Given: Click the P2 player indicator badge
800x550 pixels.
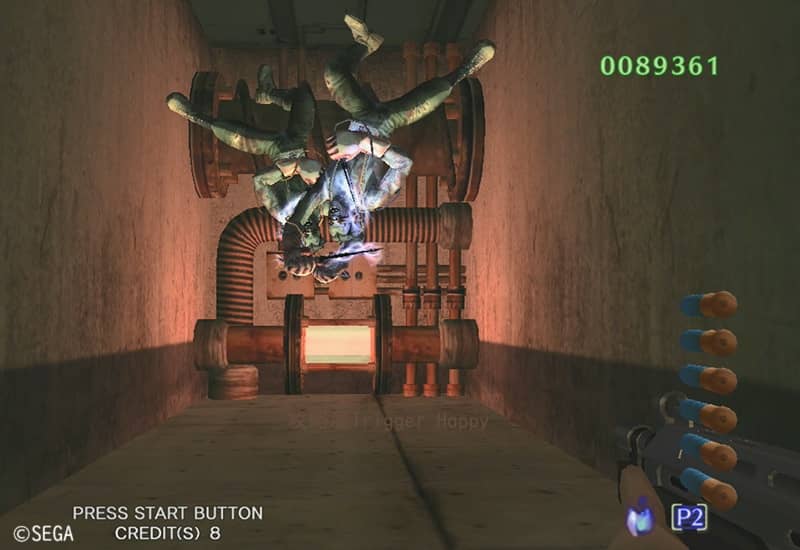Looking at the screenshot, I should [689, 517].
